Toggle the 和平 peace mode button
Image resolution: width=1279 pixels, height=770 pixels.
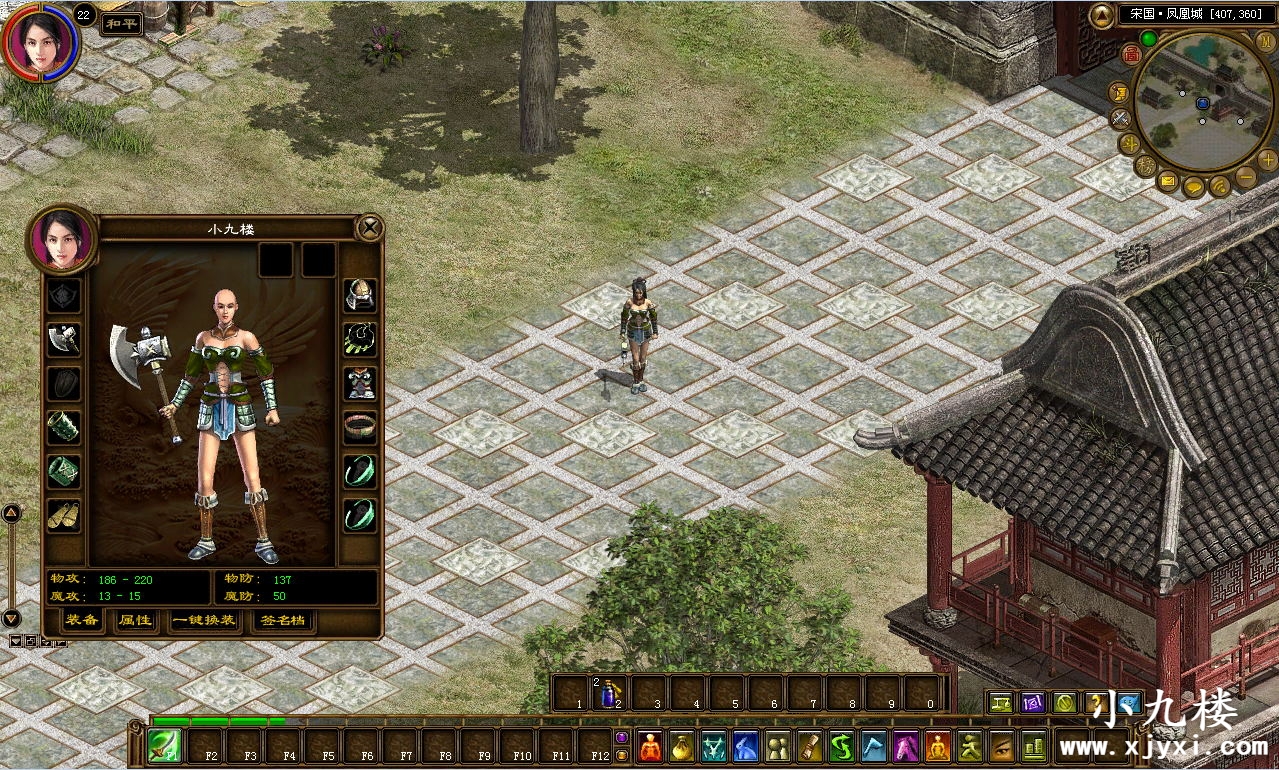(x=121, y=22)
